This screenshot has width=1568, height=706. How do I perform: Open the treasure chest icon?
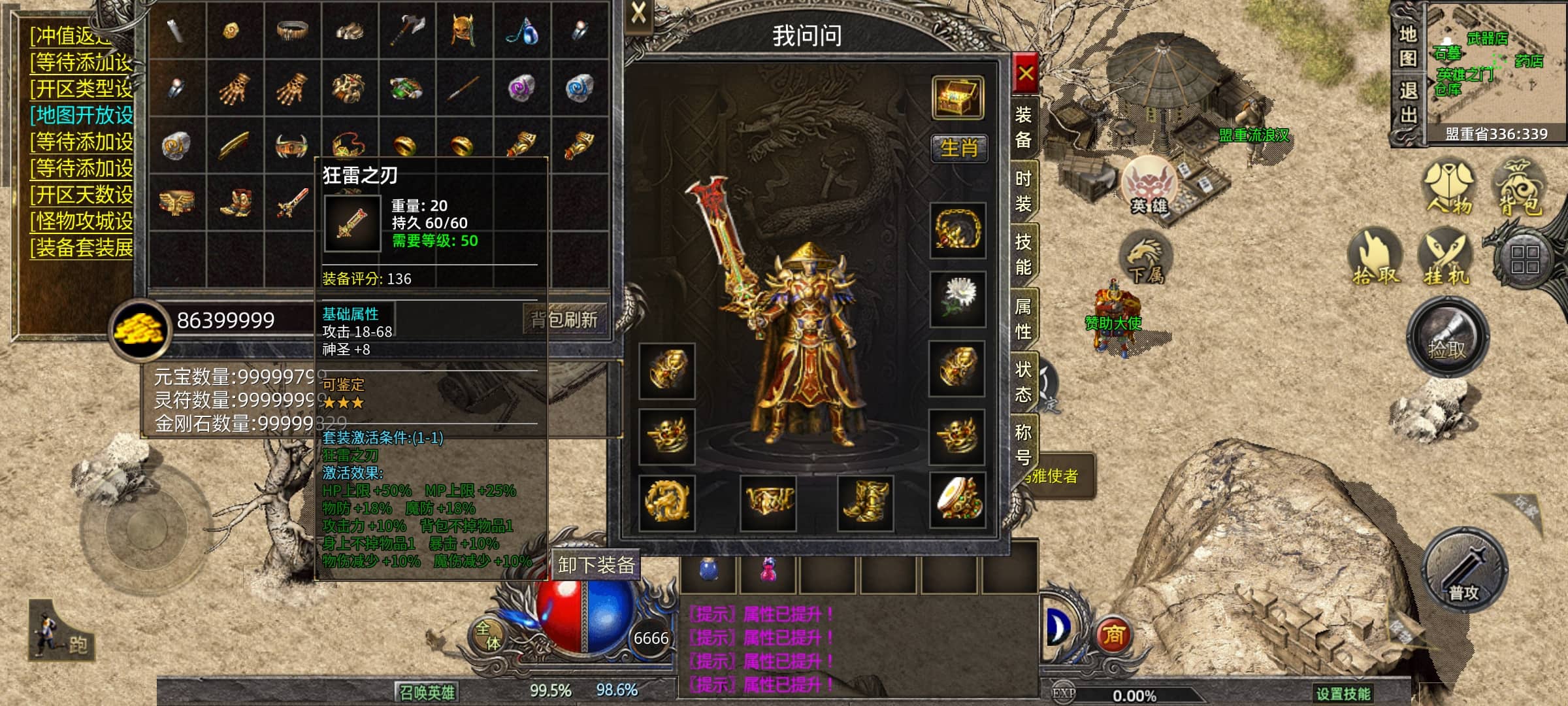pos(958,97)
